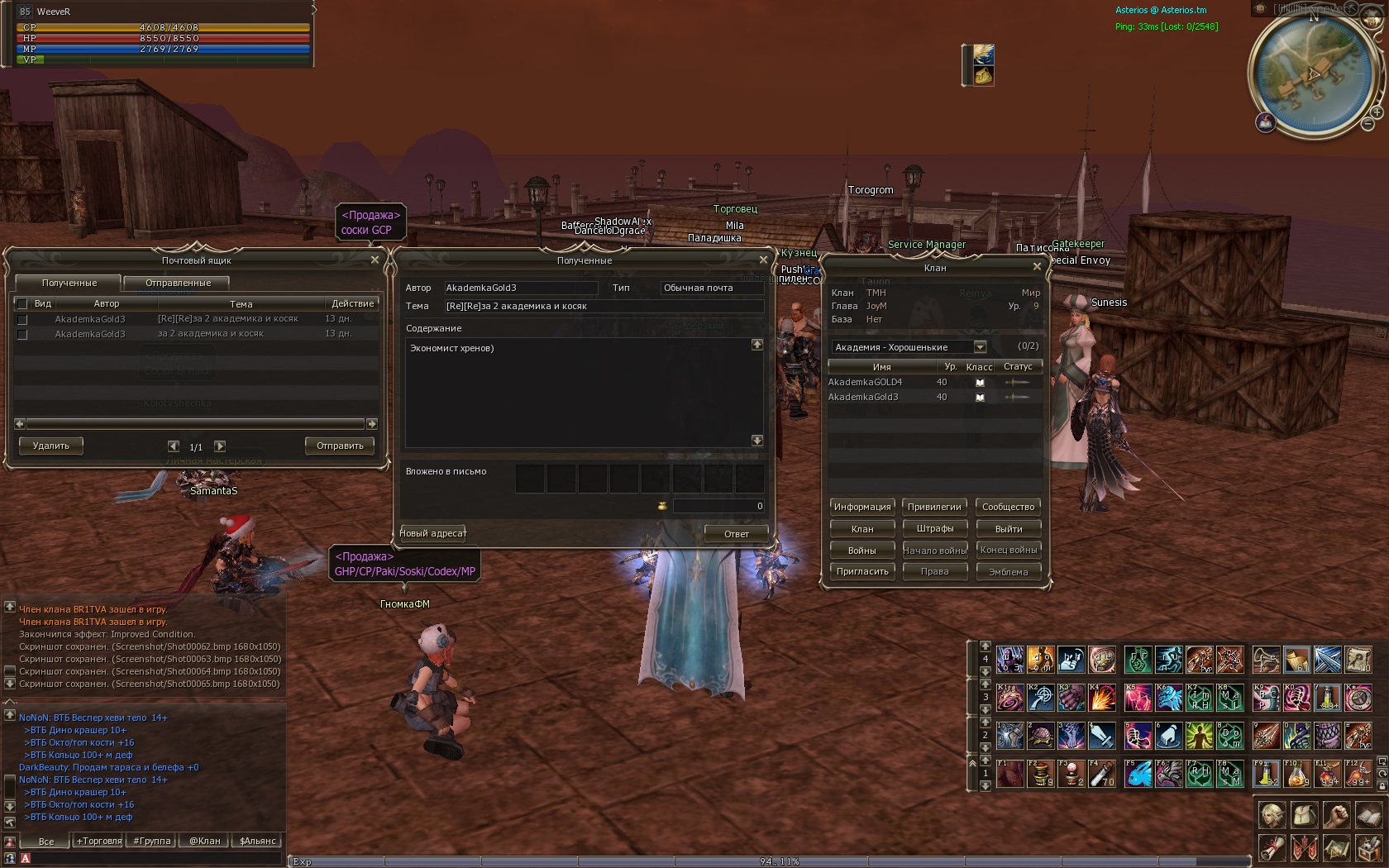Open clan Информация

click(862, 507)
